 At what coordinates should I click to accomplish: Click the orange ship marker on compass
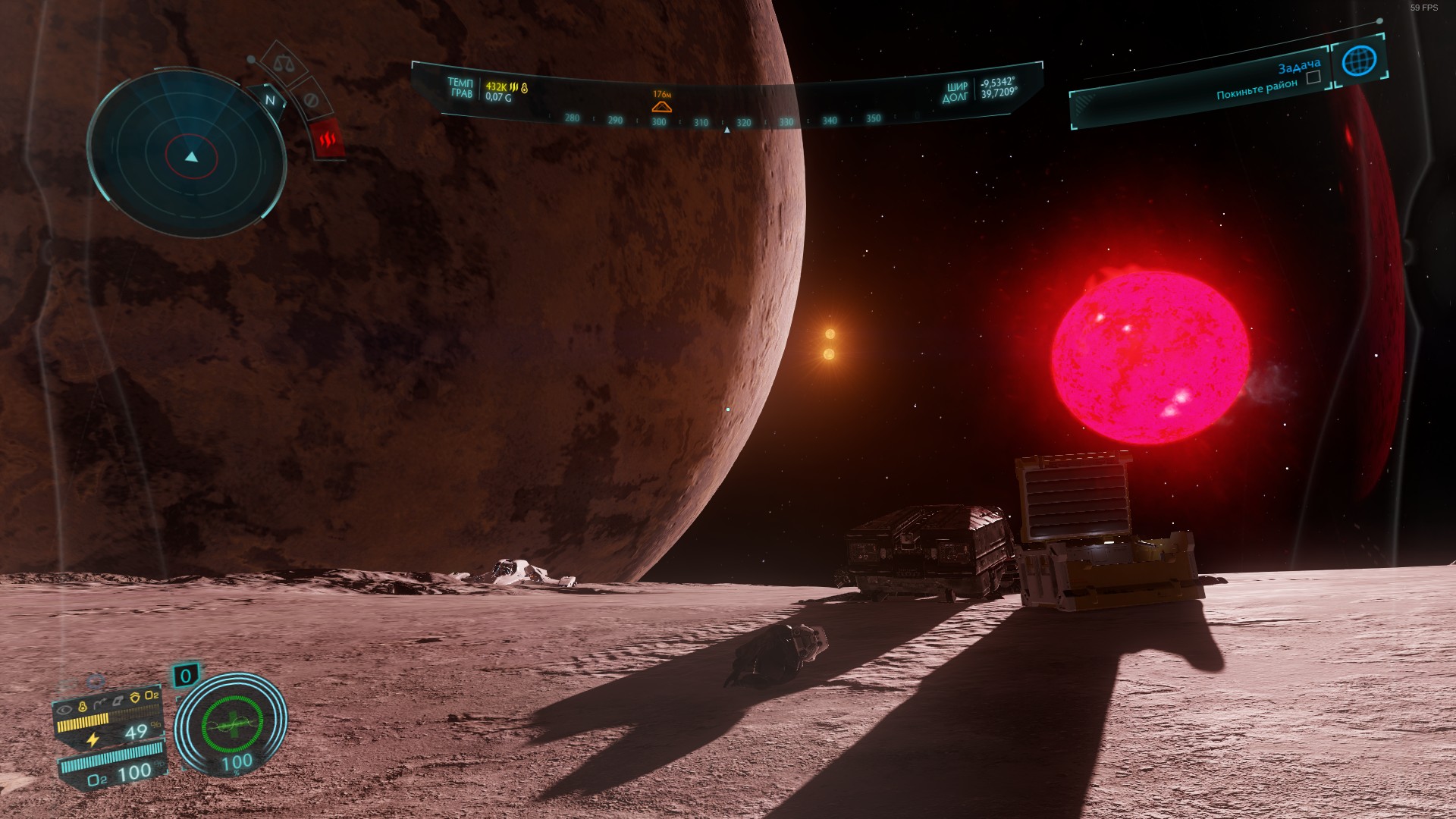click(661, 106)
